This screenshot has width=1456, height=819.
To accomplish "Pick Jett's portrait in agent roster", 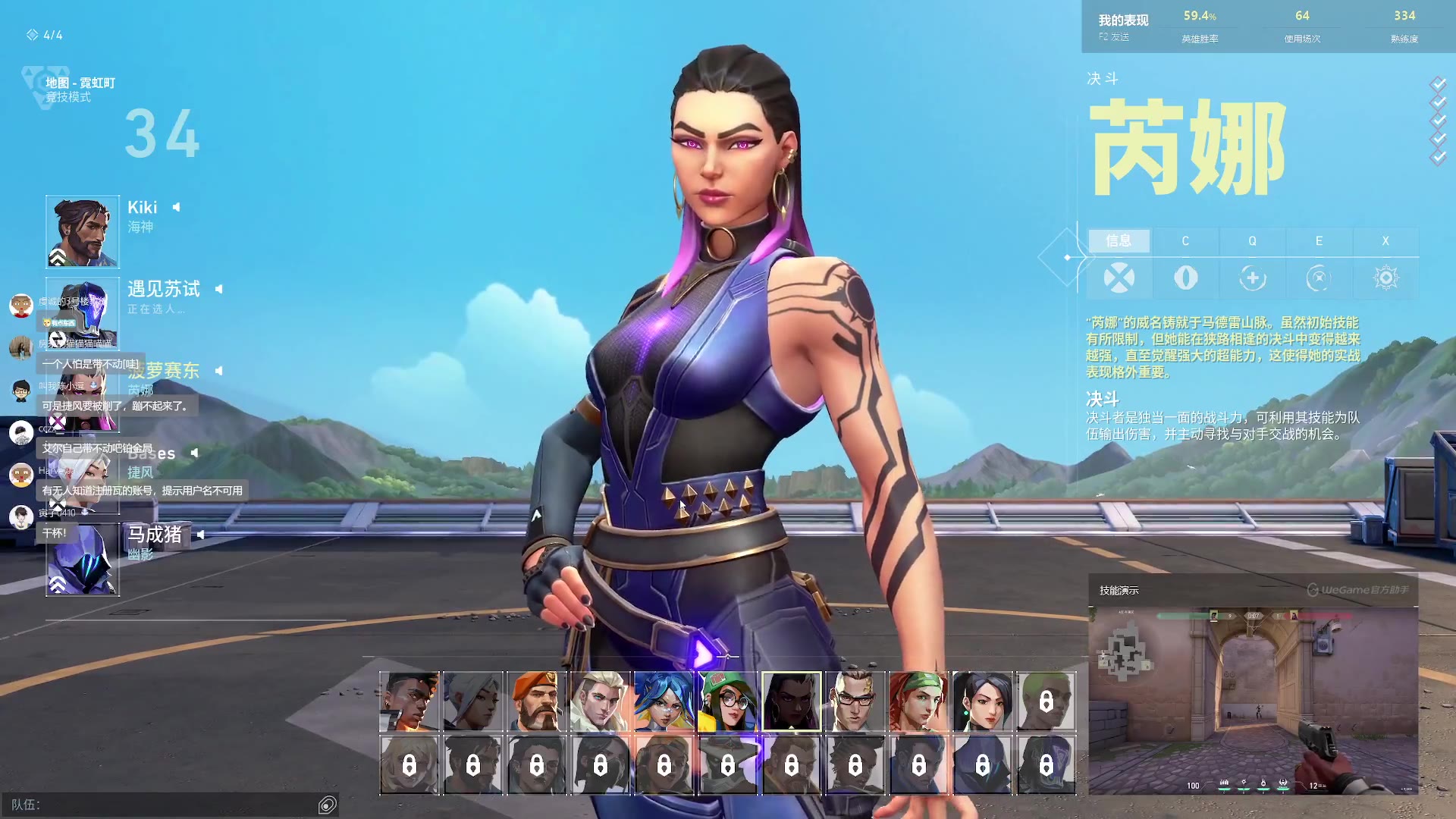I will coord(472,701).
